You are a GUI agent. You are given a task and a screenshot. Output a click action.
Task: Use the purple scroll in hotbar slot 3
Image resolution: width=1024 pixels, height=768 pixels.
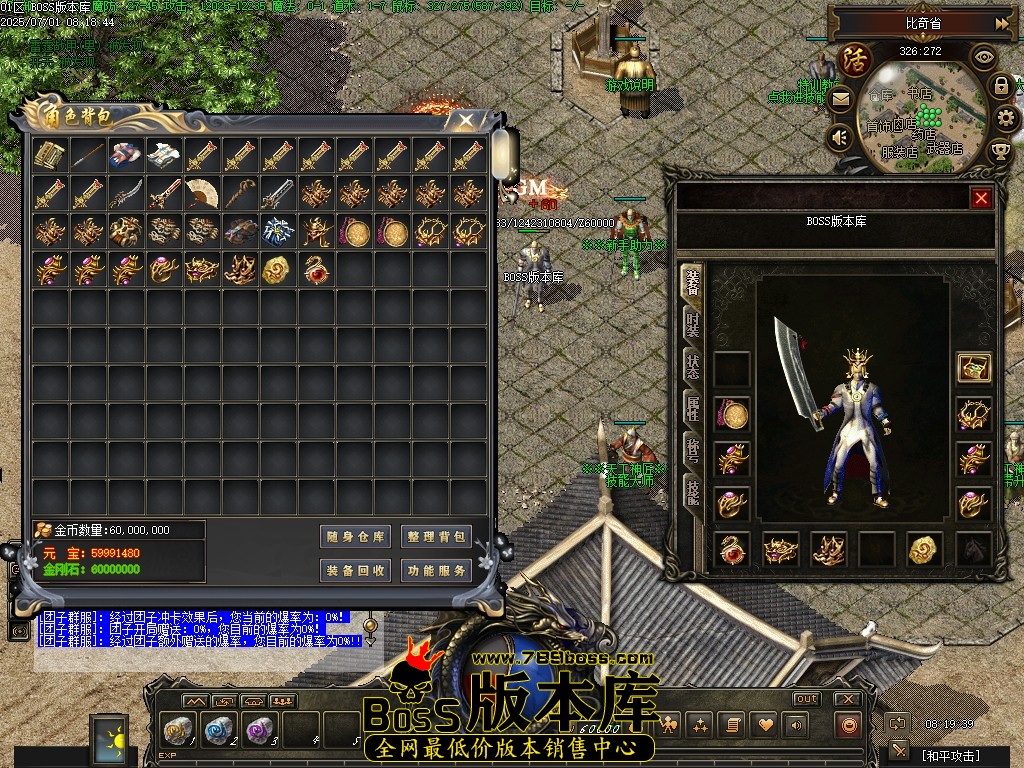click(x=259, y=729)
